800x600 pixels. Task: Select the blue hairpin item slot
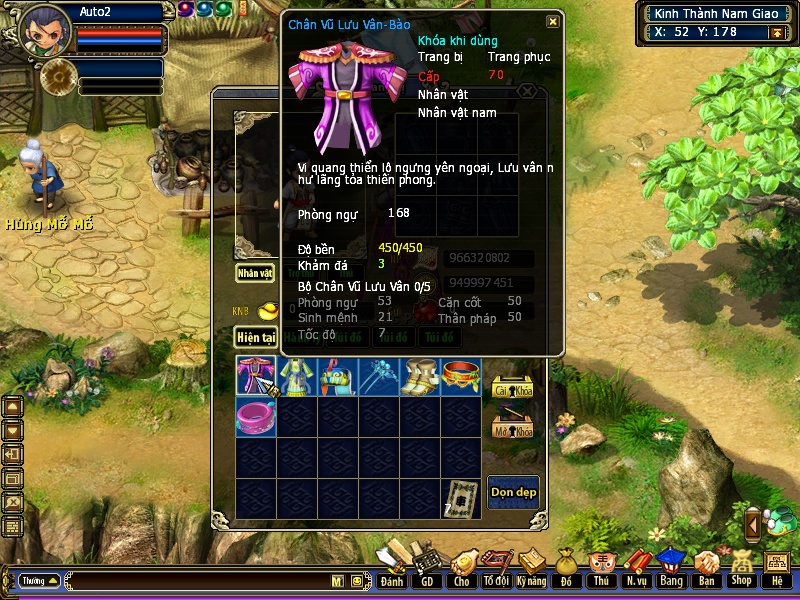click(x=379, y=377)
